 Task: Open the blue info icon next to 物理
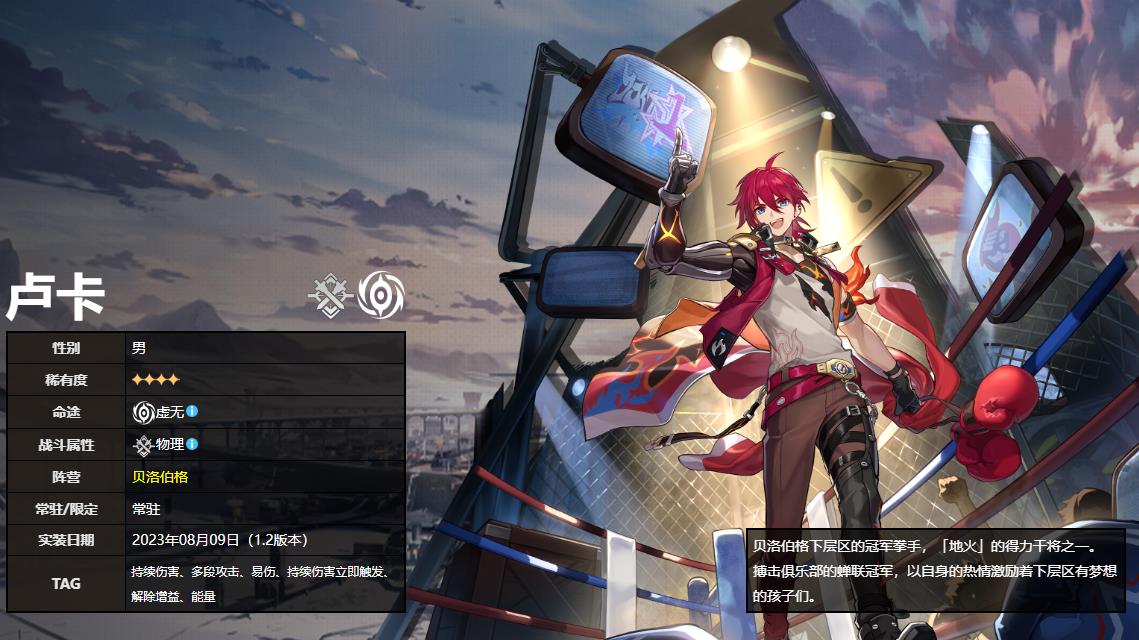click(x=192, y=444)
